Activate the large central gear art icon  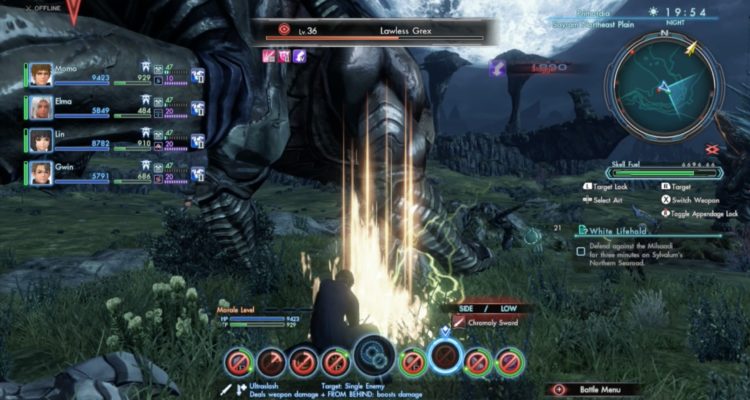(375, 357)
